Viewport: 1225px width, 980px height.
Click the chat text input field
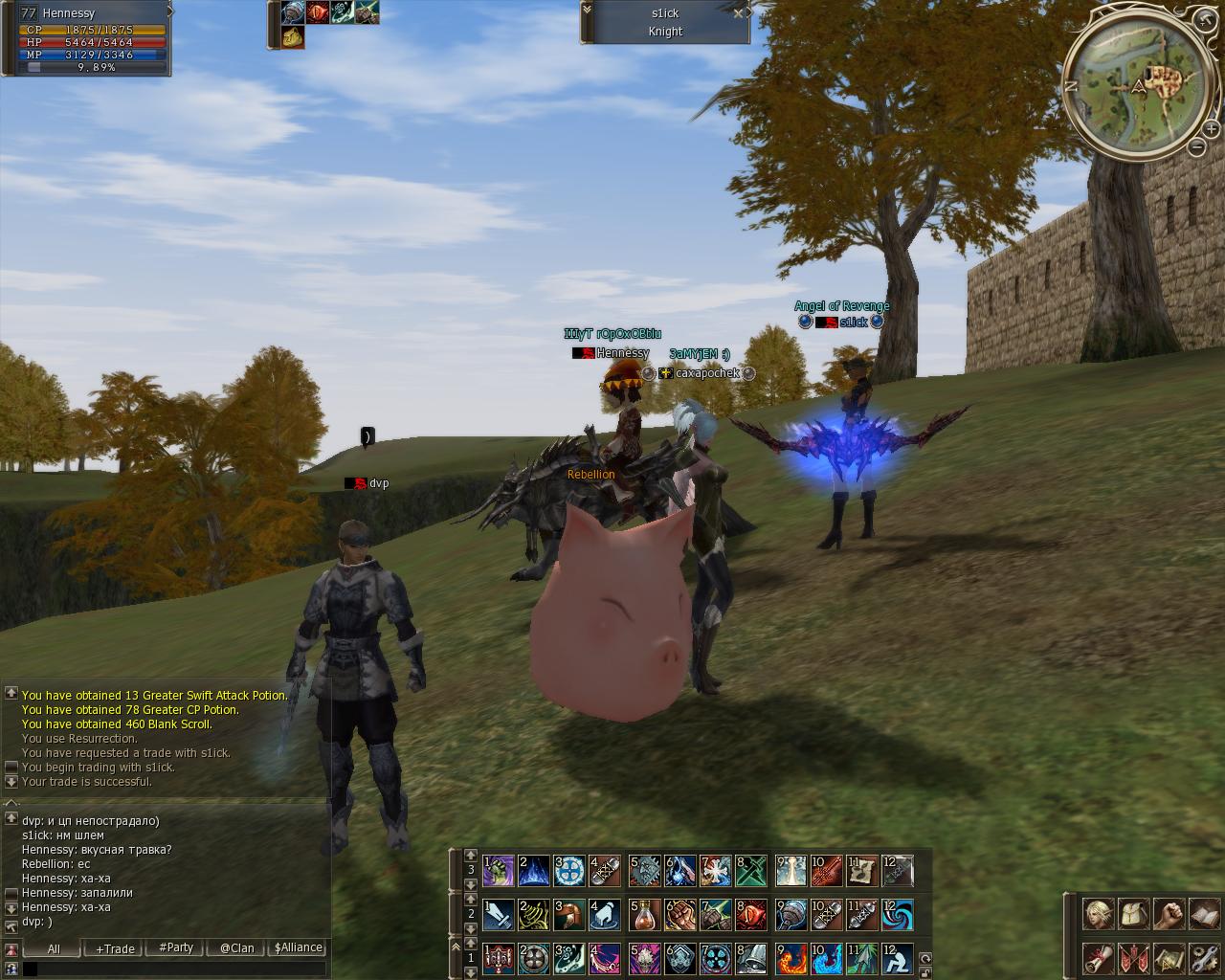point(177,969)
